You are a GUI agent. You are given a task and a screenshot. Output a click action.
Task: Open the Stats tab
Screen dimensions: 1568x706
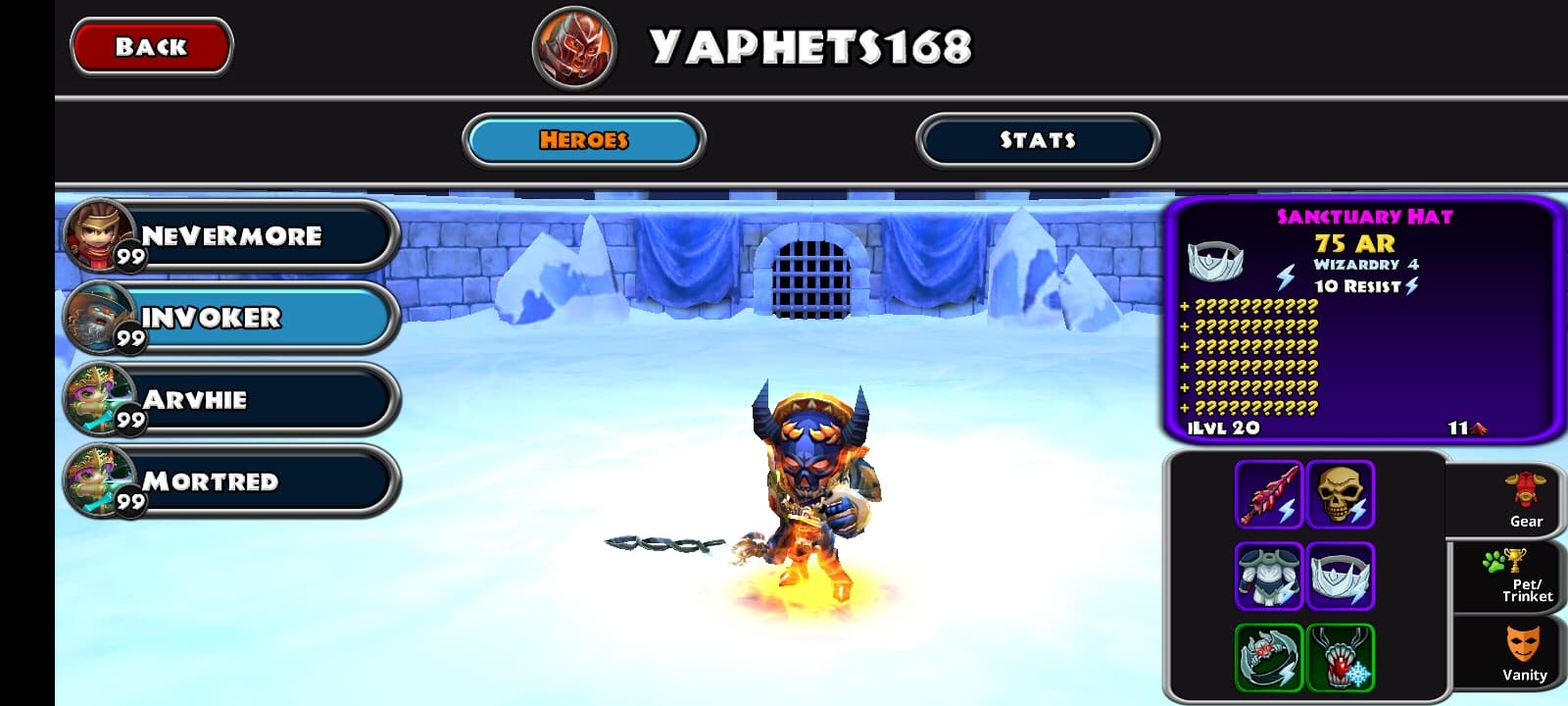click(1037, 140)
